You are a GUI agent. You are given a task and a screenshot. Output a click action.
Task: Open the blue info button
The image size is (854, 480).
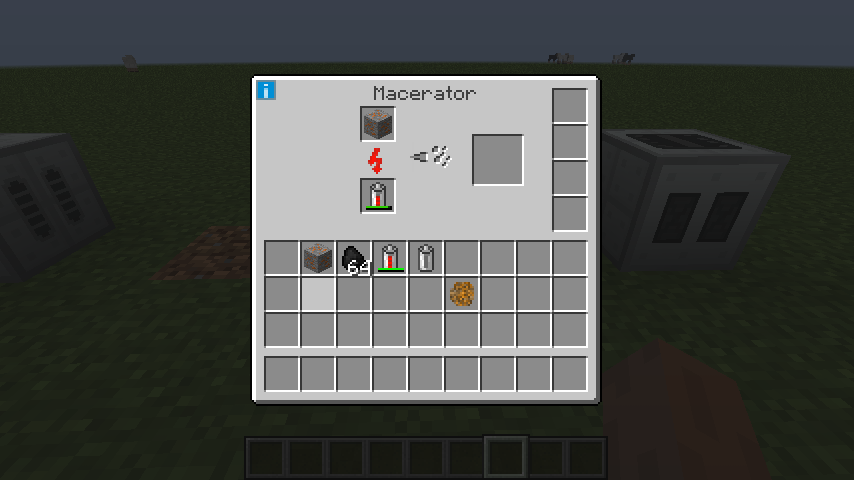(x=266, y=91)
